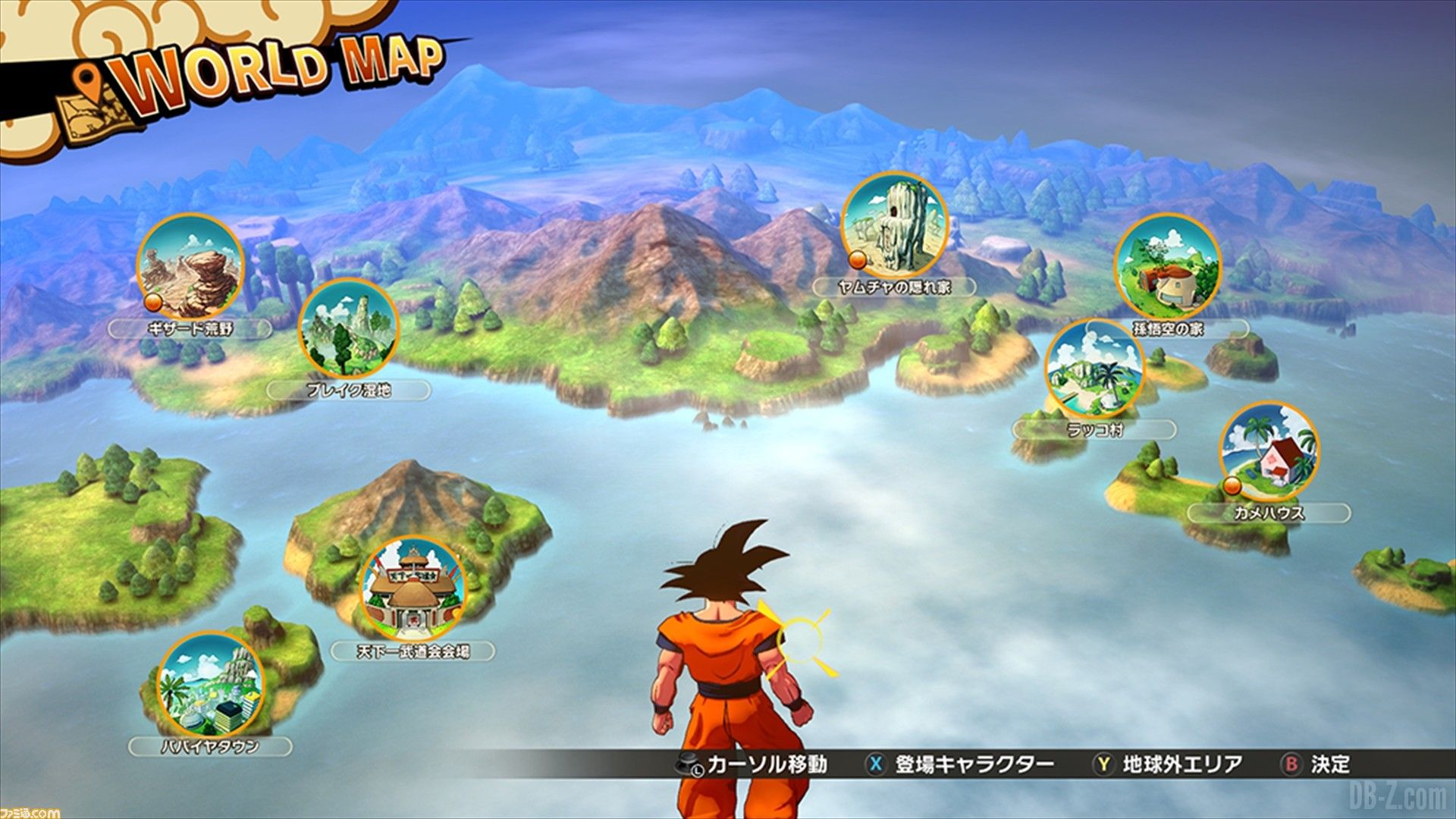Choose the カメハウス island marker
1456x819 pixels.
coord(1269,453)
